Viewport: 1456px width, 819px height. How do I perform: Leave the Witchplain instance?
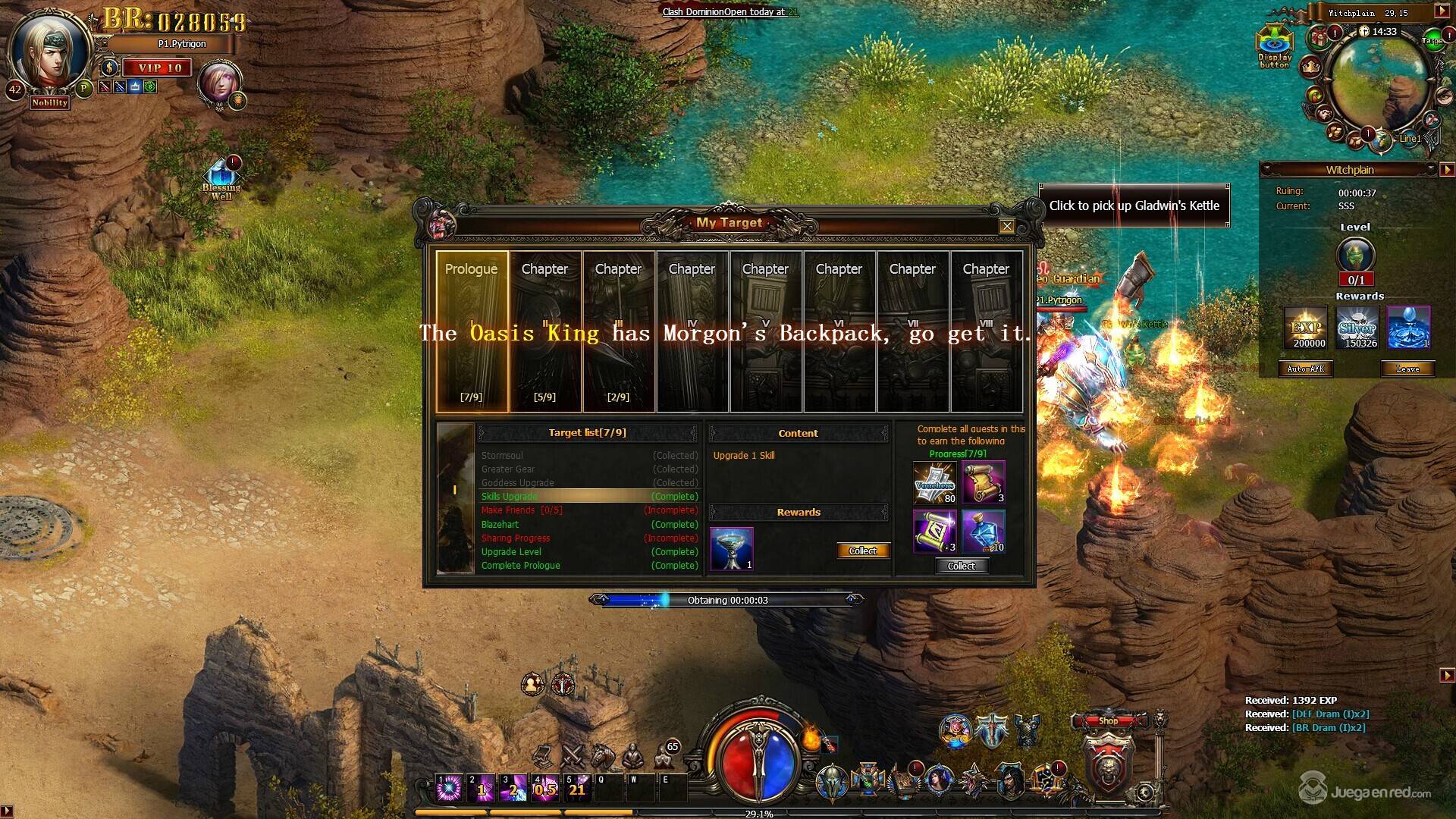click(1407, 369)
